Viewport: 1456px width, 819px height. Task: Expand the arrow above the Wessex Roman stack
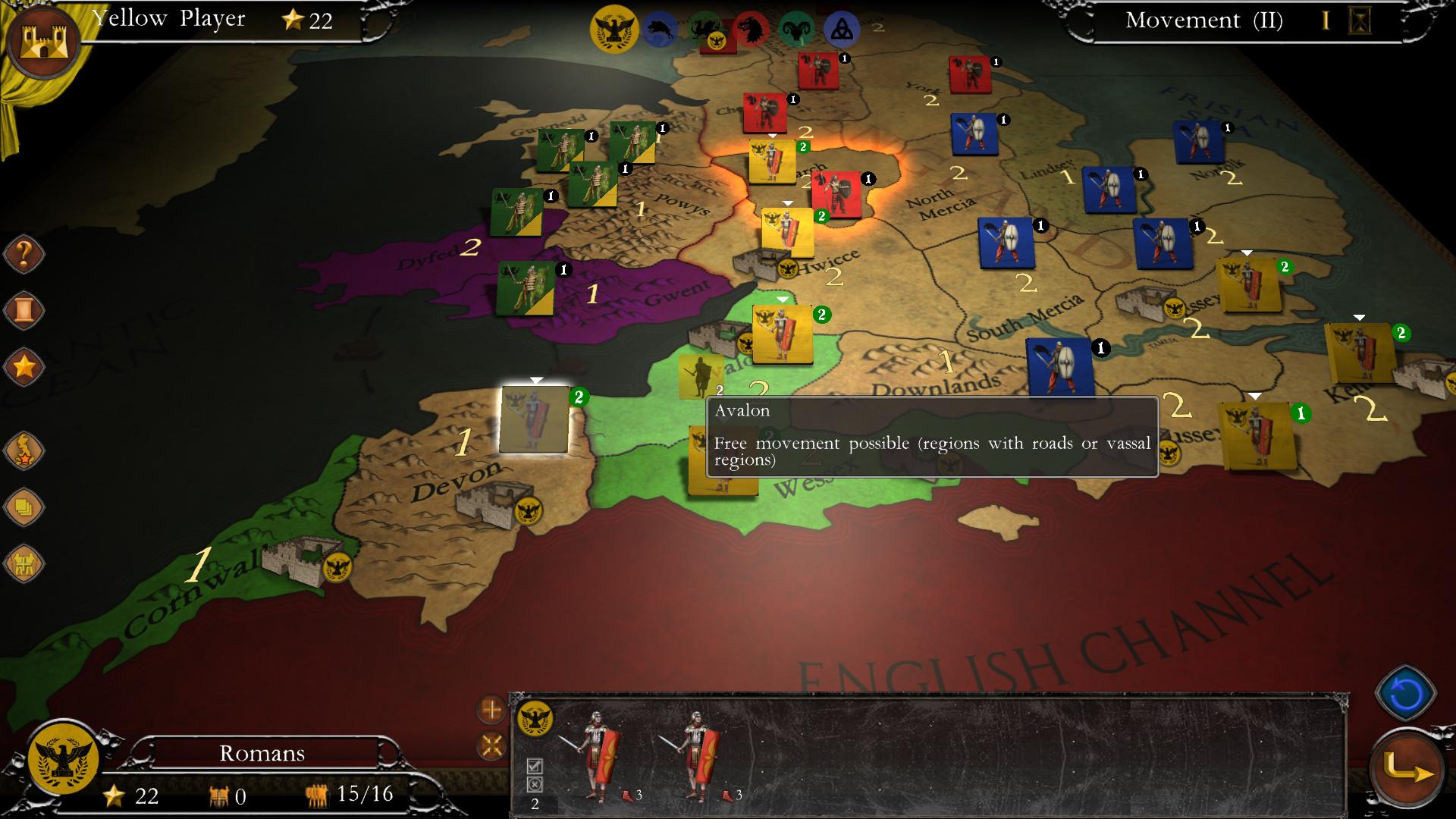coord(781,299)
